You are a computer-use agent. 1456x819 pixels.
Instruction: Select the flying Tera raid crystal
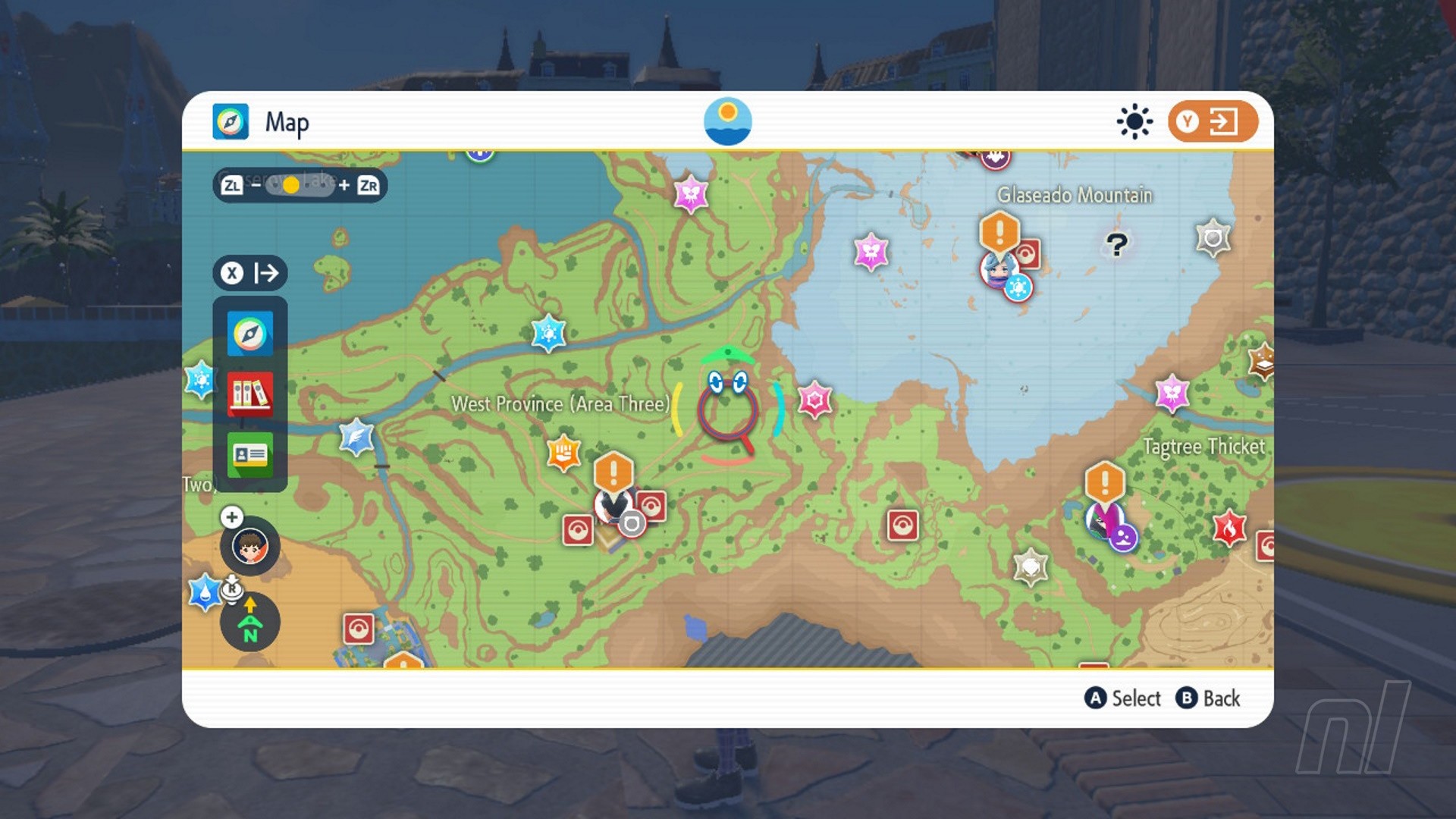[x=356, y=438]
